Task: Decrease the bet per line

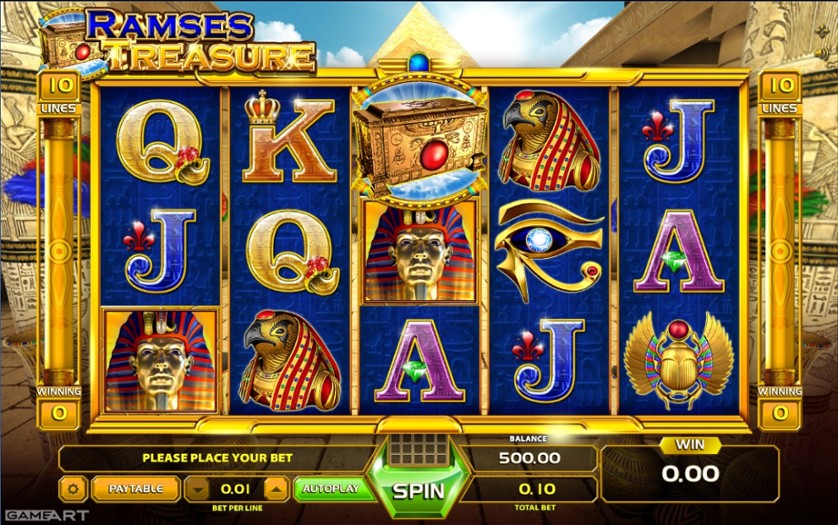Action: (198, 489)
